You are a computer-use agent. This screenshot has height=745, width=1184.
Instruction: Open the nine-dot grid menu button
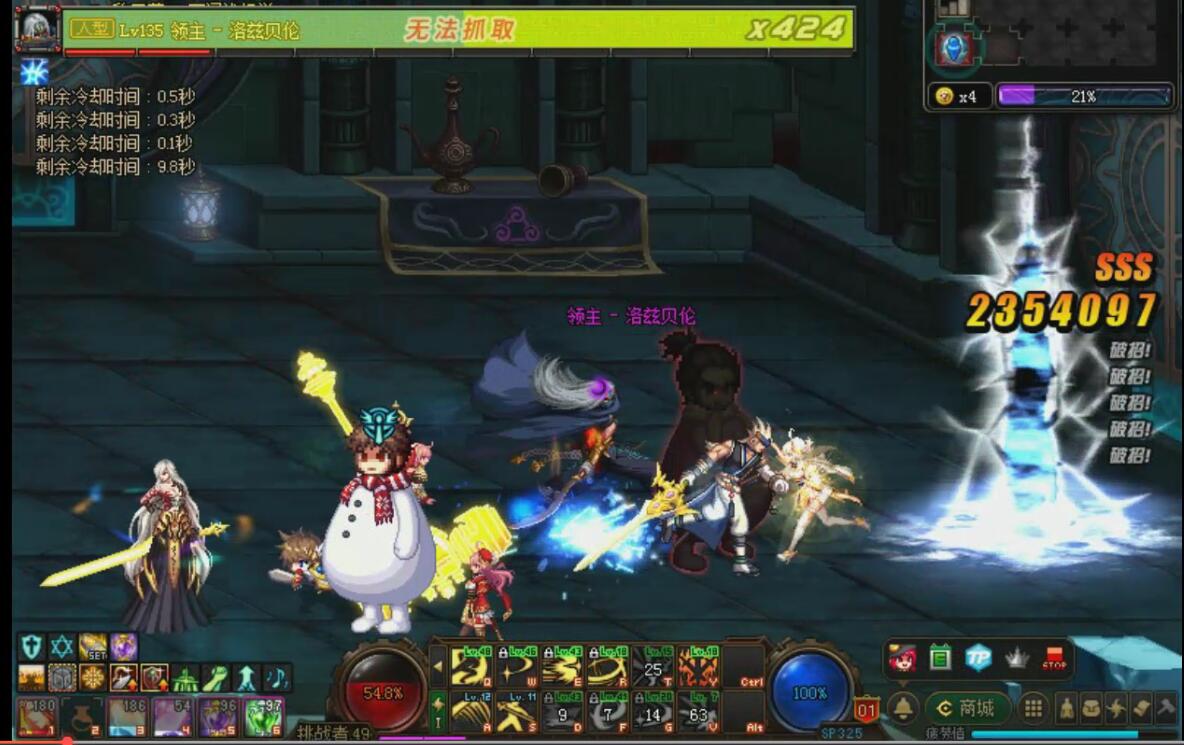coord(1034,708)
